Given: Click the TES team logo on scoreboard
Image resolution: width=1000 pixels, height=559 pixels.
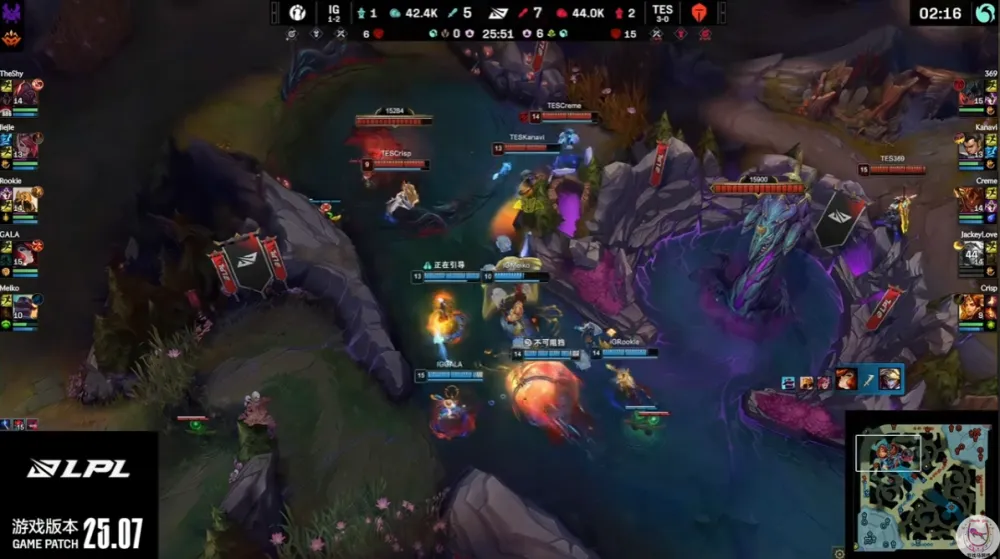Looking at the screenshot, I should point(698,13).
